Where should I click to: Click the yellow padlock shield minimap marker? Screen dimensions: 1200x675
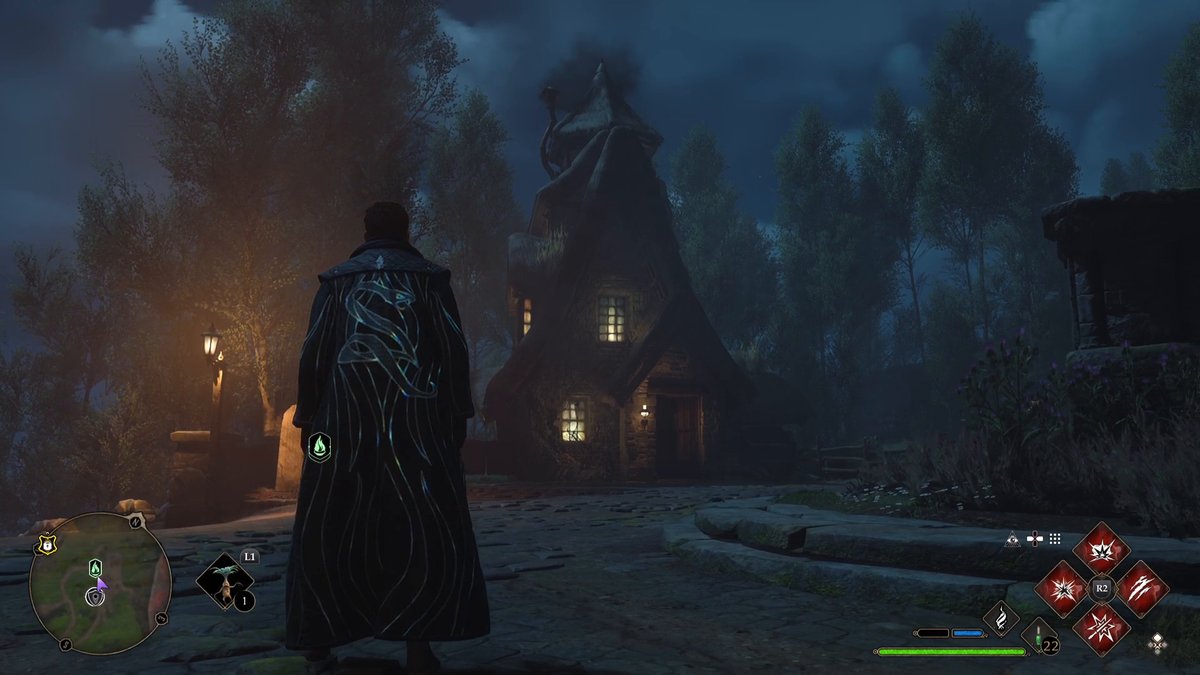(45, 547)
